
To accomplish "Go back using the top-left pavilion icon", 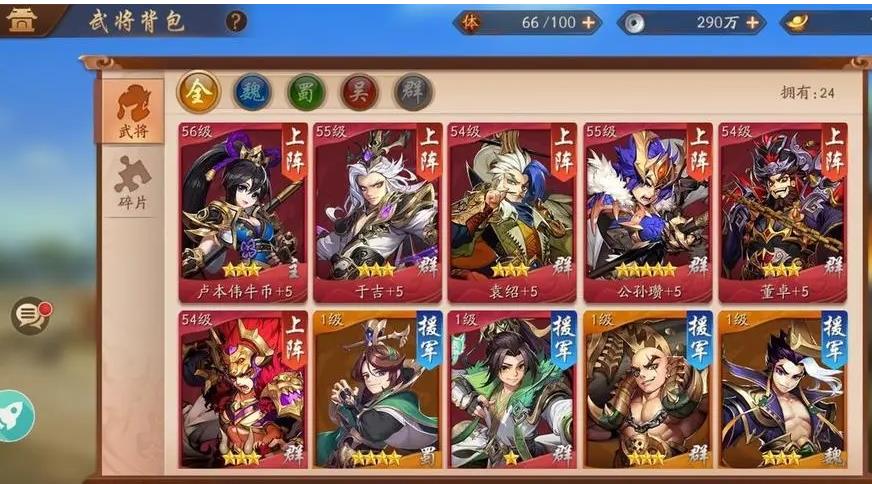I will 22,20.
